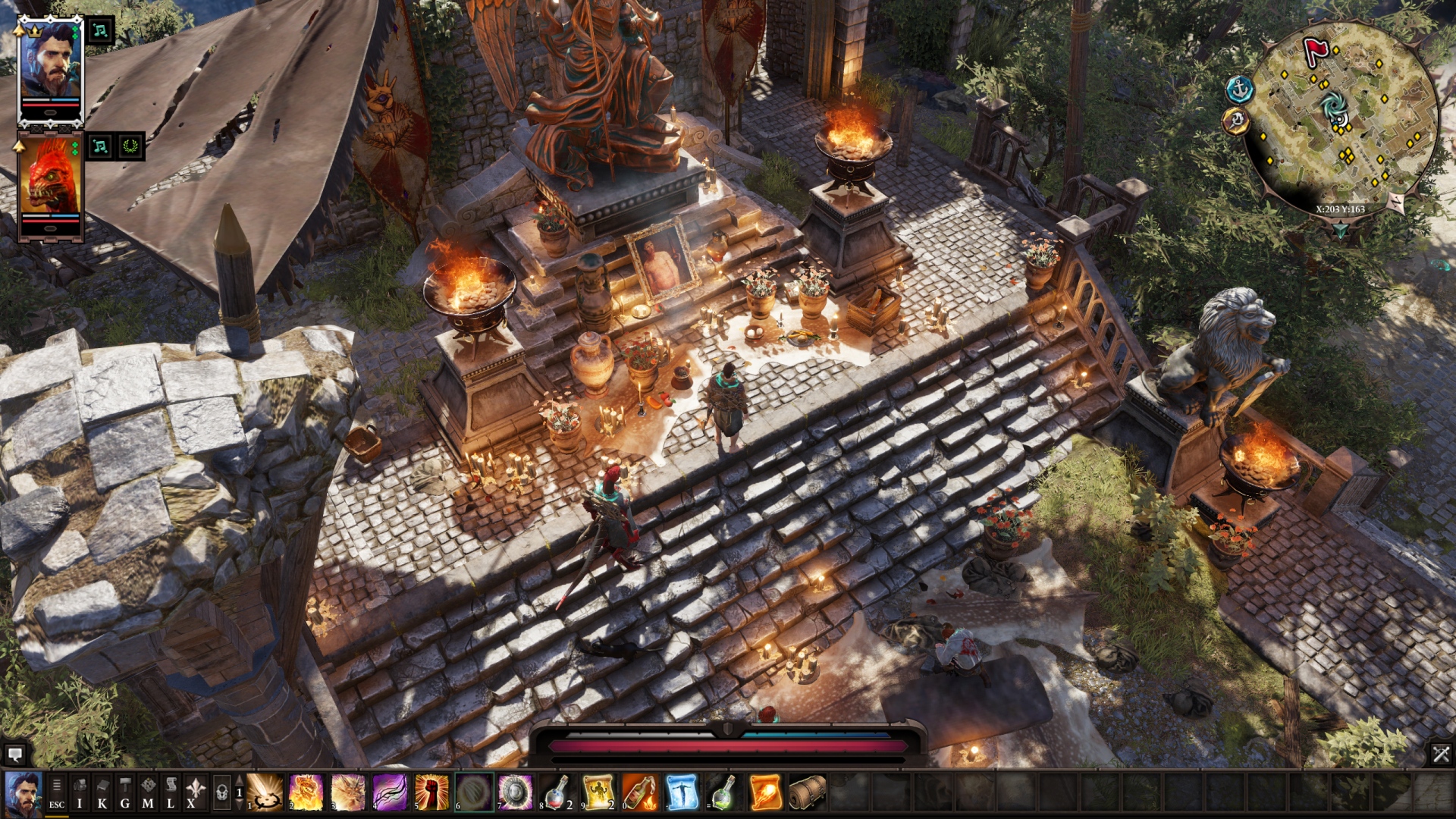Use the fireball scroll in the hotbar
The width and height of the screenshot is (1456, 819).
pos(764,793)
